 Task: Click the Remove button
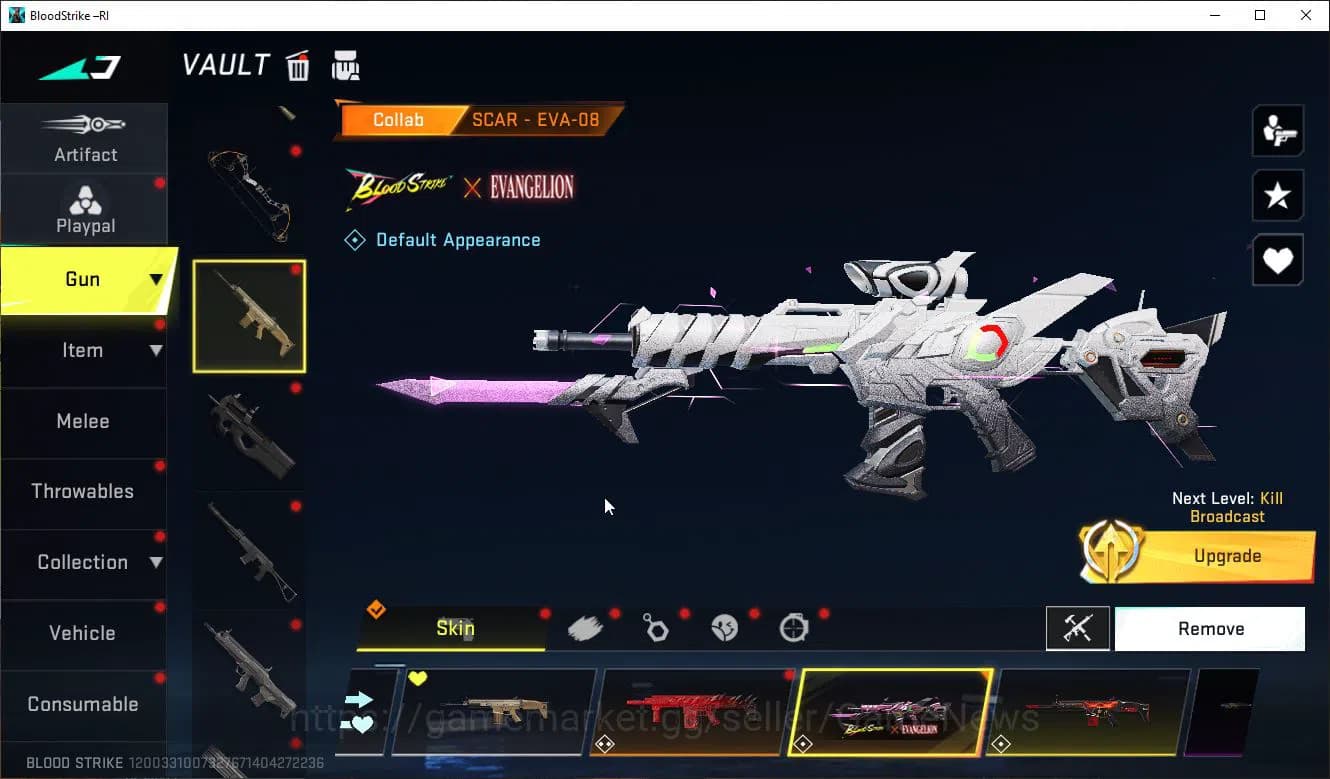pos(1210,628)
